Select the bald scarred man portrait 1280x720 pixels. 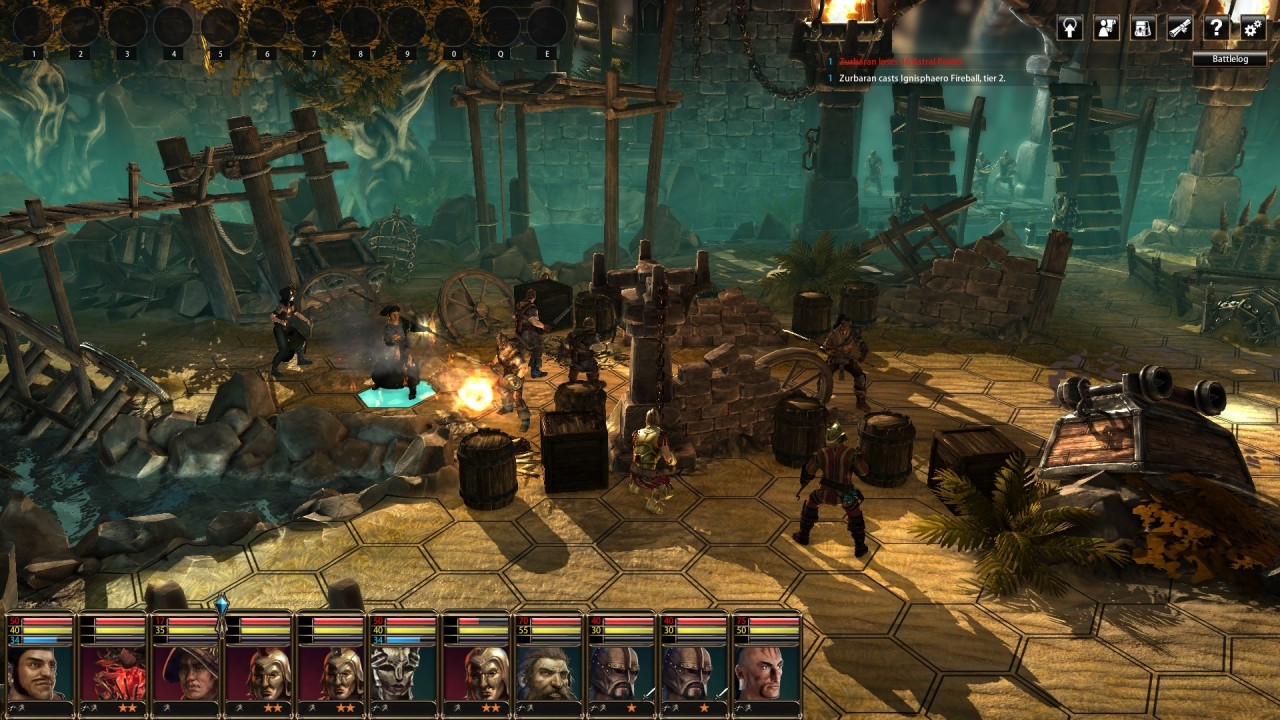(766, 673)
